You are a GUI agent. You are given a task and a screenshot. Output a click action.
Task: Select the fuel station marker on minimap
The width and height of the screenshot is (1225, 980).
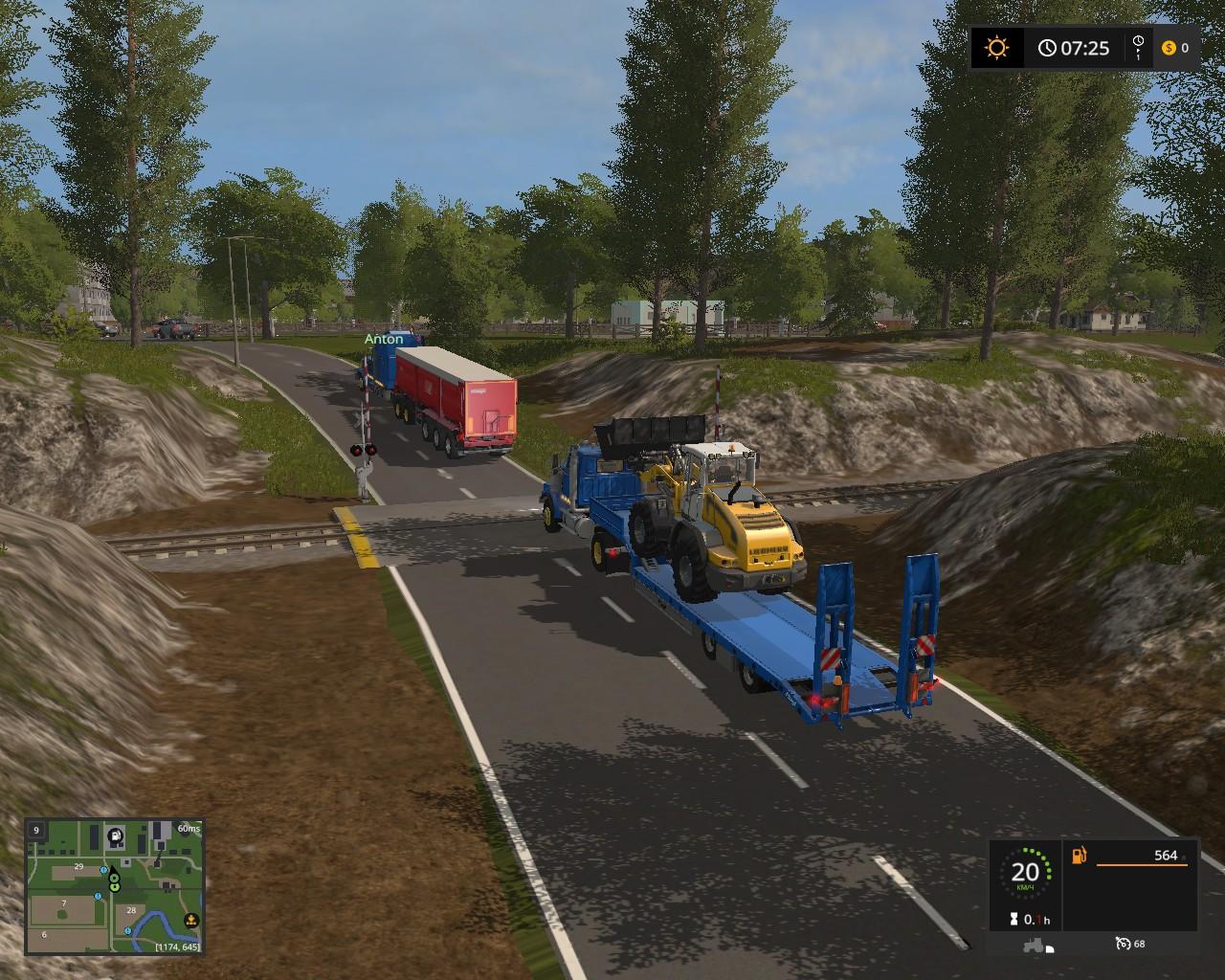(x=116, y=835)
